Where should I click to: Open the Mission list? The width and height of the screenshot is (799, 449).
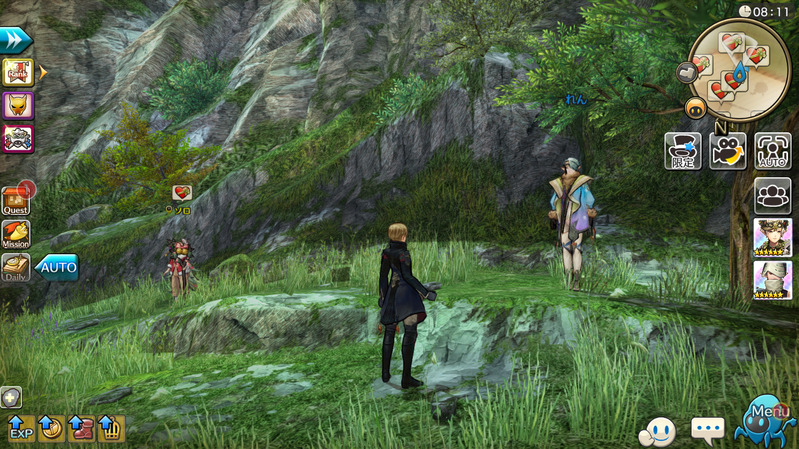16,234
